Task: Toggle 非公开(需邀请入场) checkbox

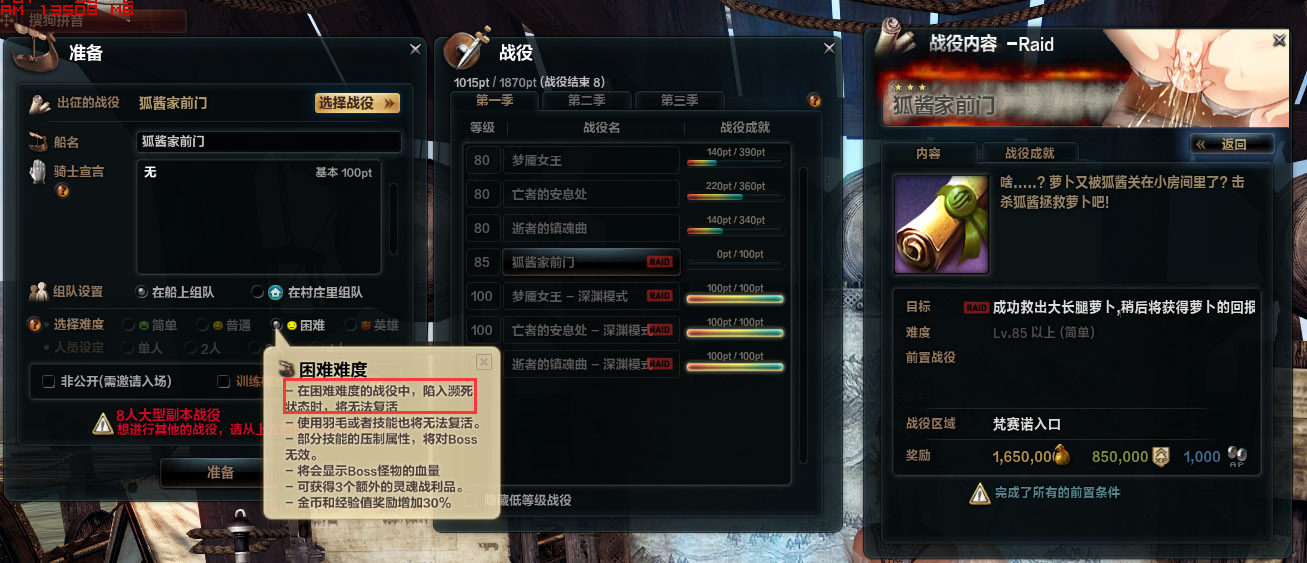Action: point(49,381)
